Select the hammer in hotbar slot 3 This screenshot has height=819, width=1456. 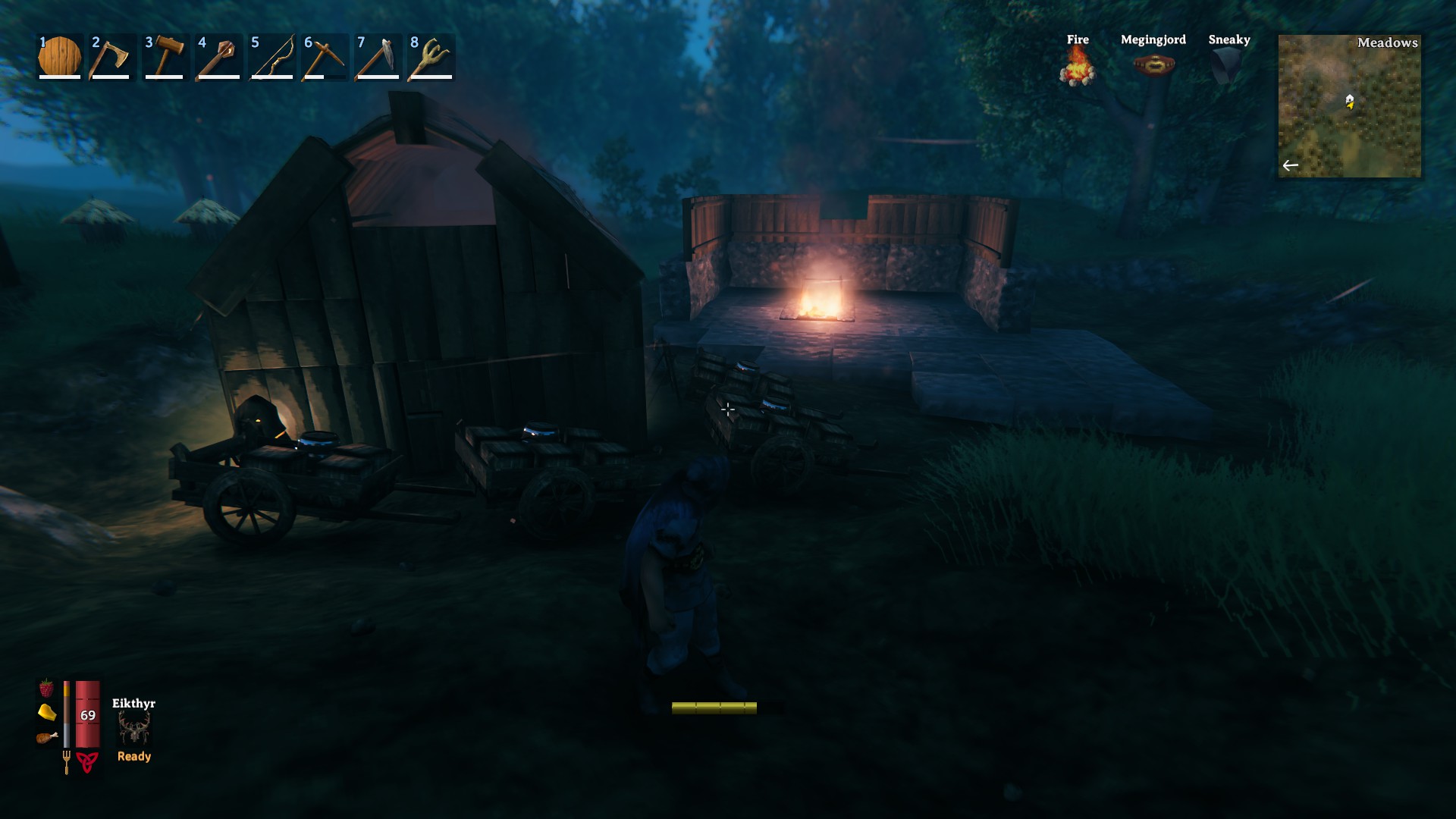coord(164,56)
